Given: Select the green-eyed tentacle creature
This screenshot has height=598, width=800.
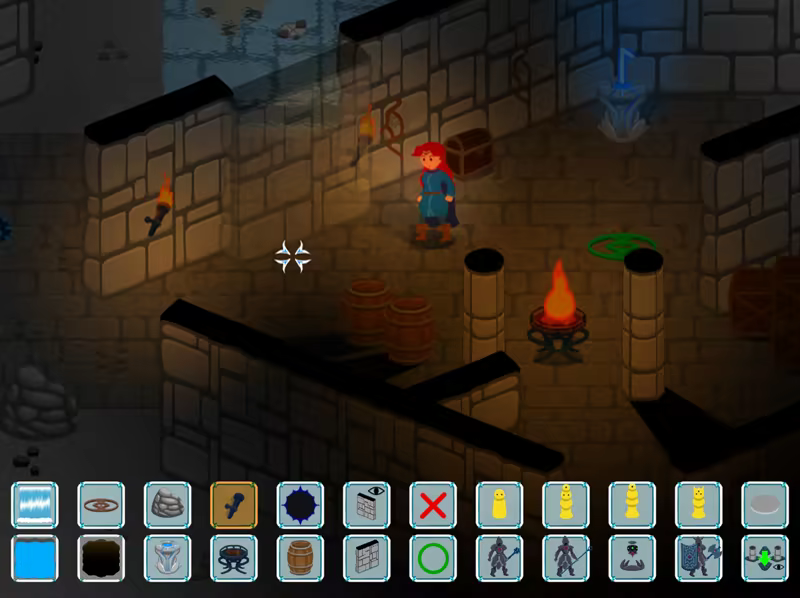Looking at the screenshot, I should click(x=631, y=558).
